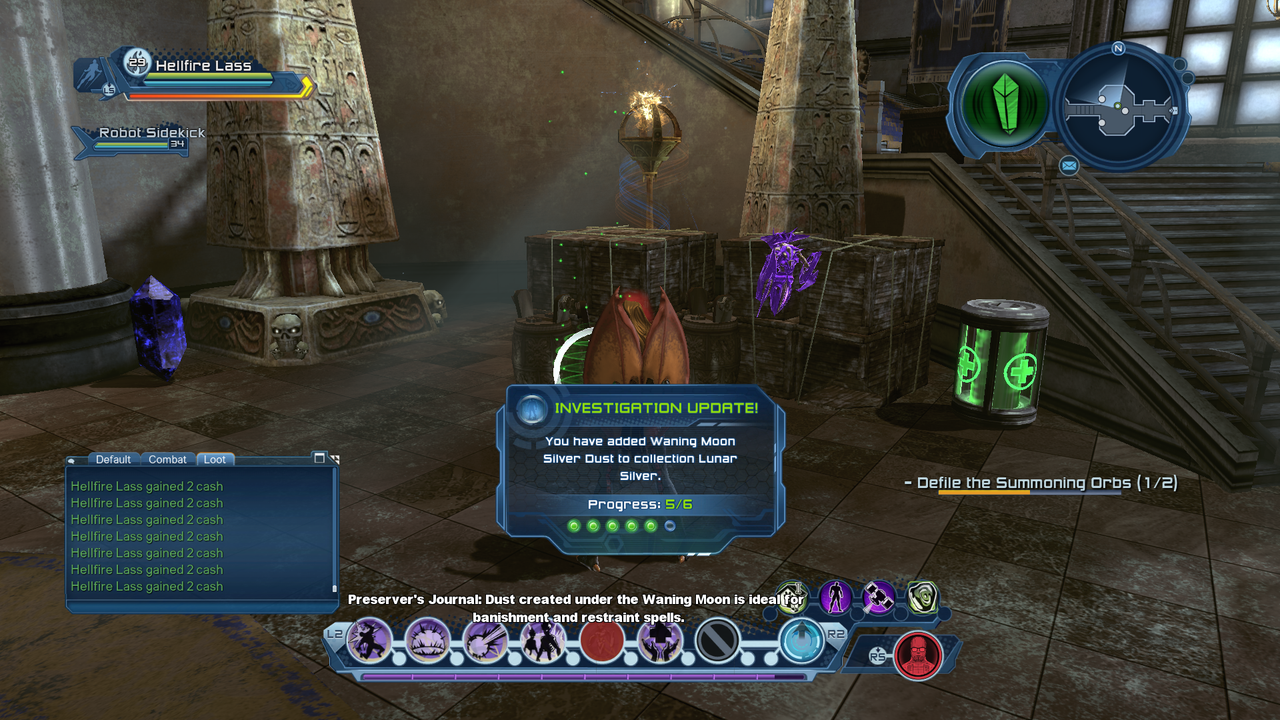This screenshot has width=1280, height=720.
Task: Use the raised hands arrow ability
Action: [660, 641]
